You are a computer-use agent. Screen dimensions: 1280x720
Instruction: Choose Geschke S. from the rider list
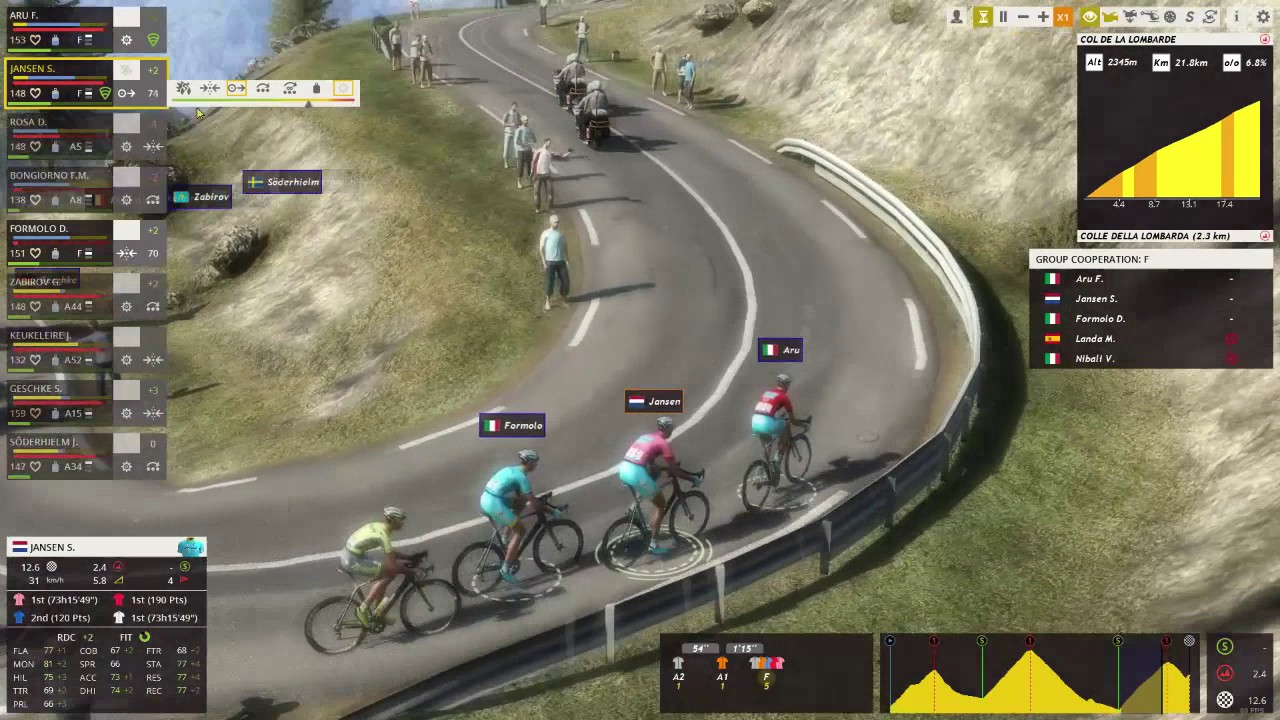(x=60, y=389)
